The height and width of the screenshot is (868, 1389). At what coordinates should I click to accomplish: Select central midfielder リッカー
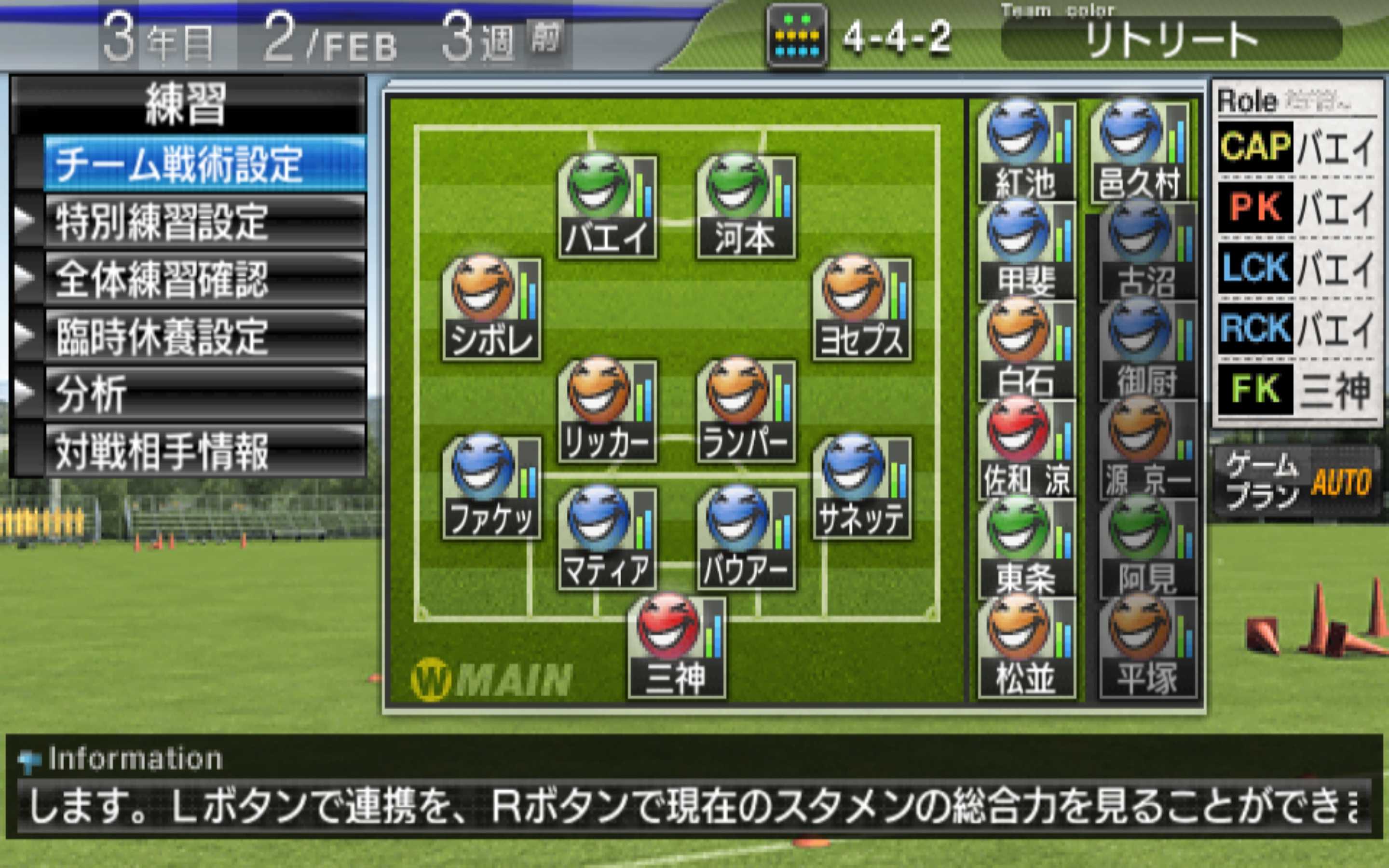[607, 411]
